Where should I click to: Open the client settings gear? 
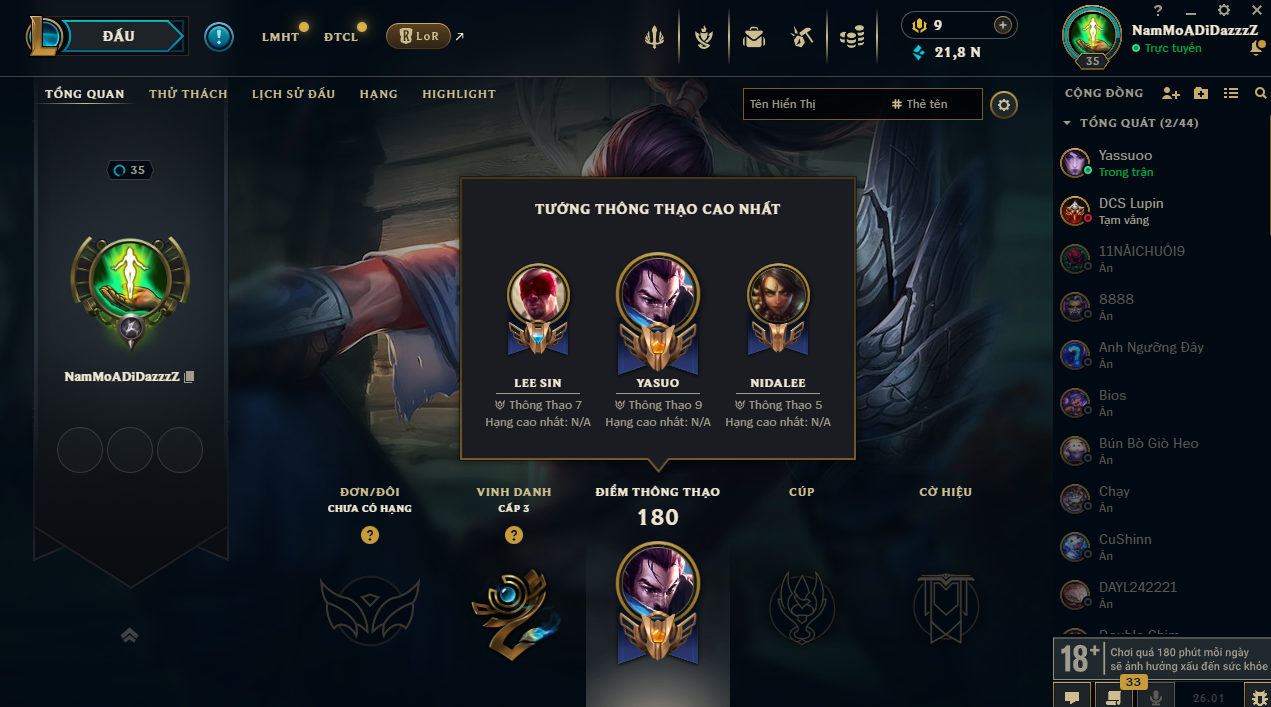(x=1223, y=10)
